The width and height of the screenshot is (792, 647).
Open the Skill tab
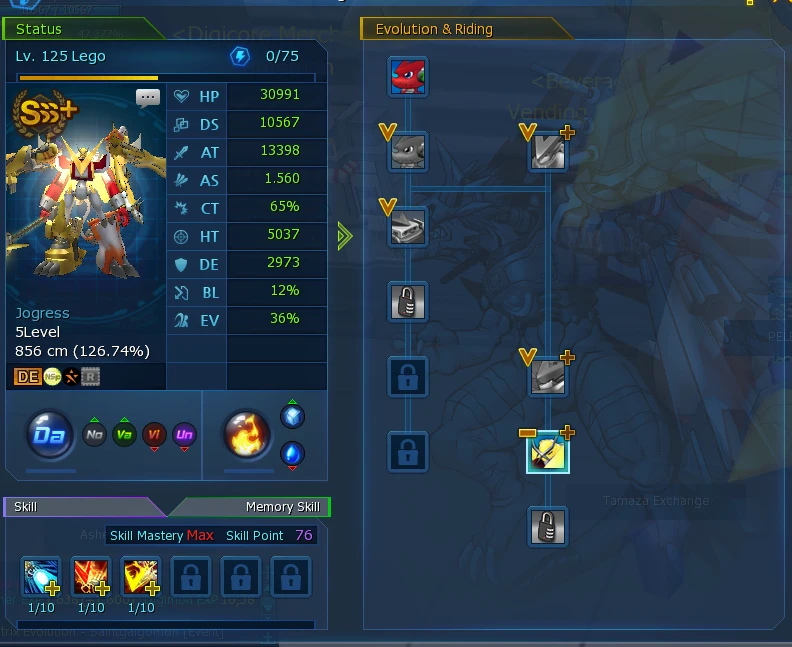[27, 507]
